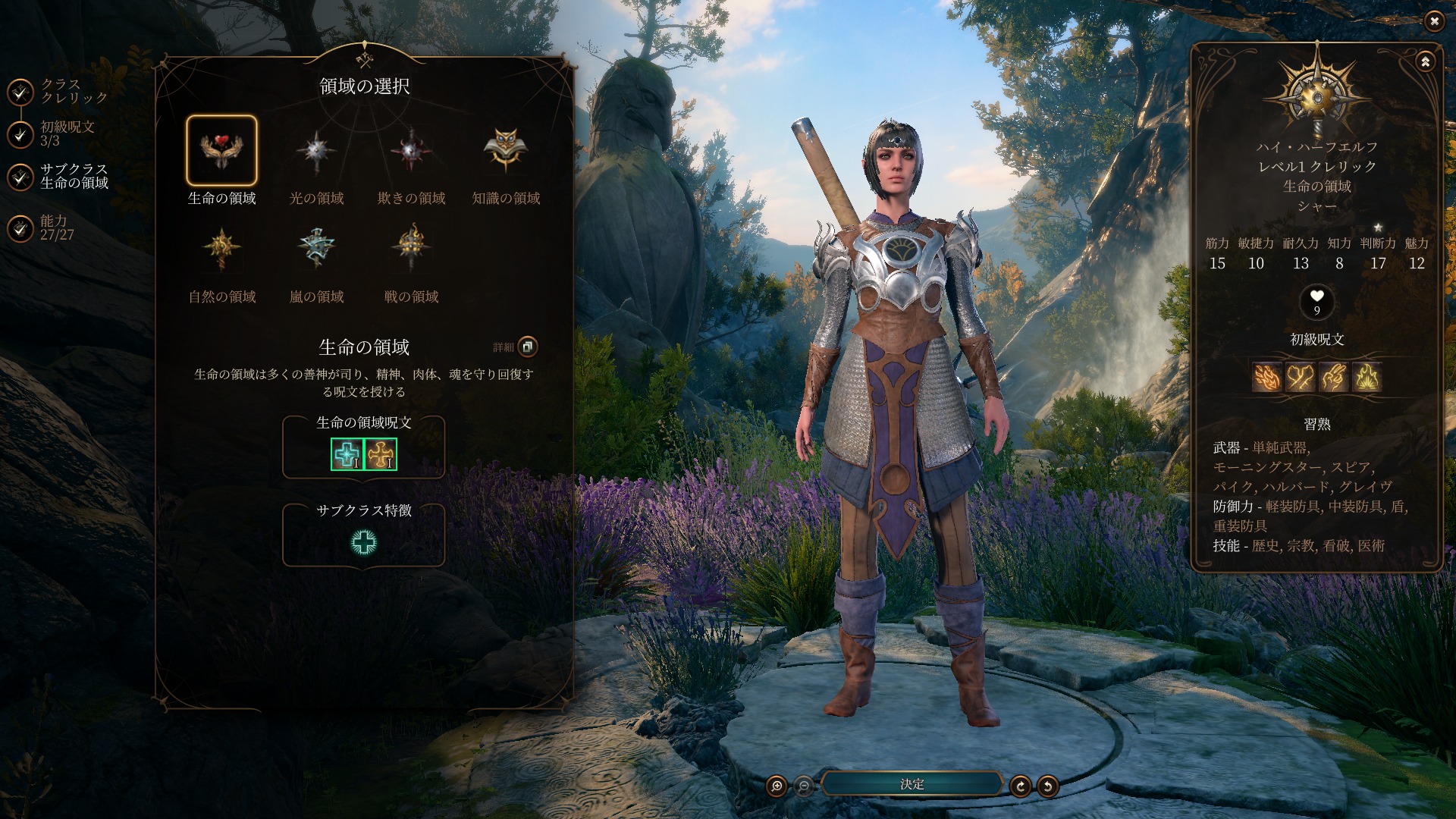Confirm with the 決定 button
Screen dimensions: 1456x819
(x=912, y=784)
